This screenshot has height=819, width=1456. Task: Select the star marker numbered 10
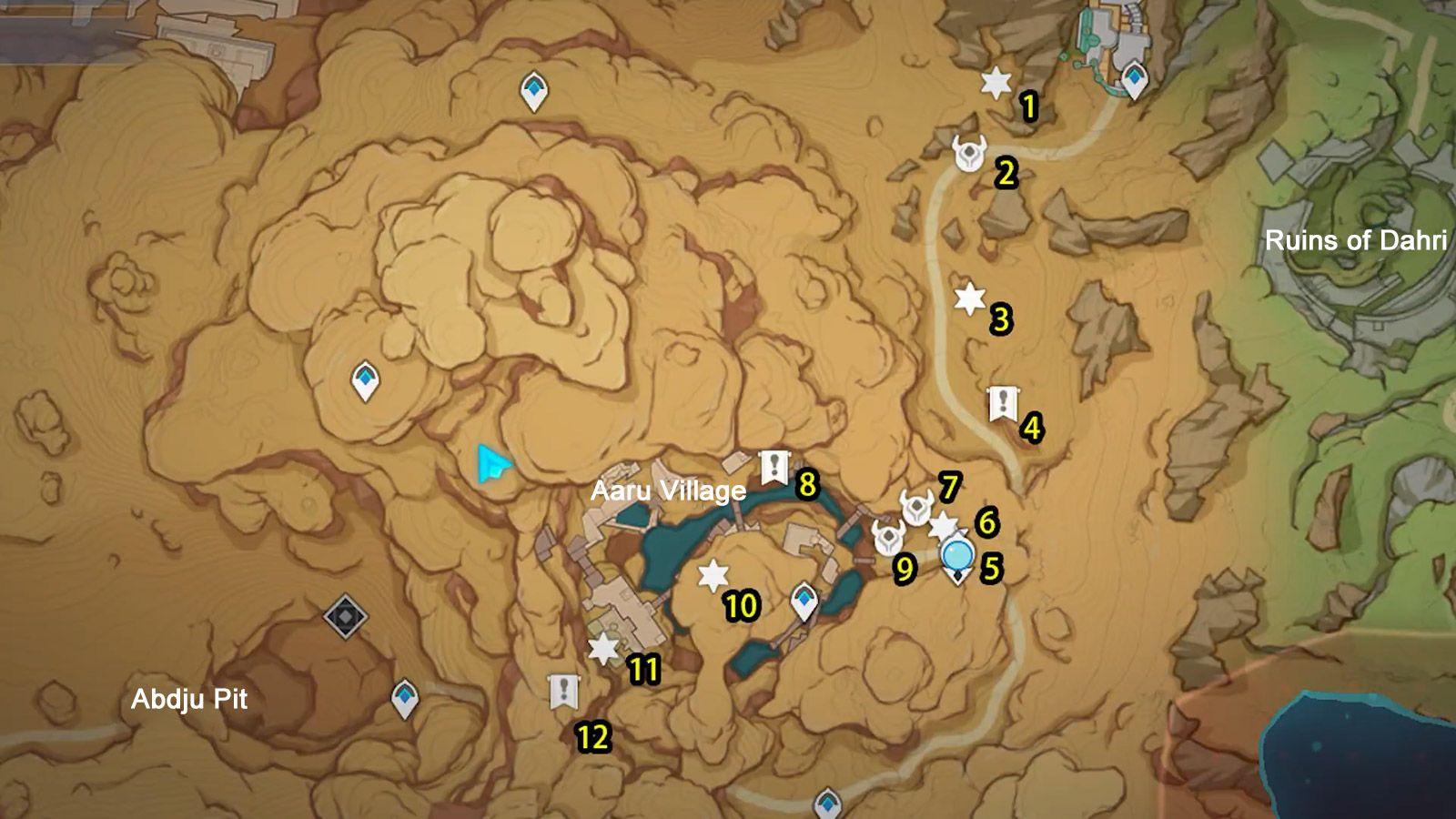tap(714, 573)
